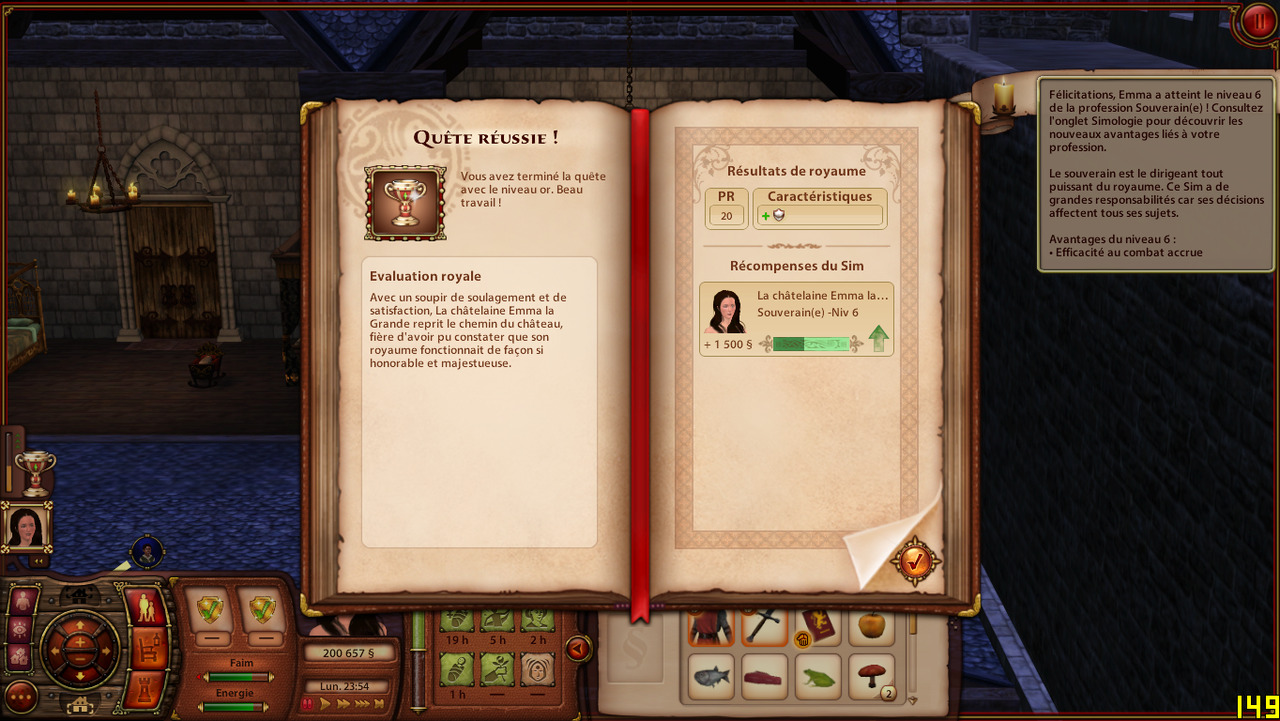Viewport: 1280px width, 721px height.
Task: Select the red lion book inventory slot
Action: coord(818,625)
